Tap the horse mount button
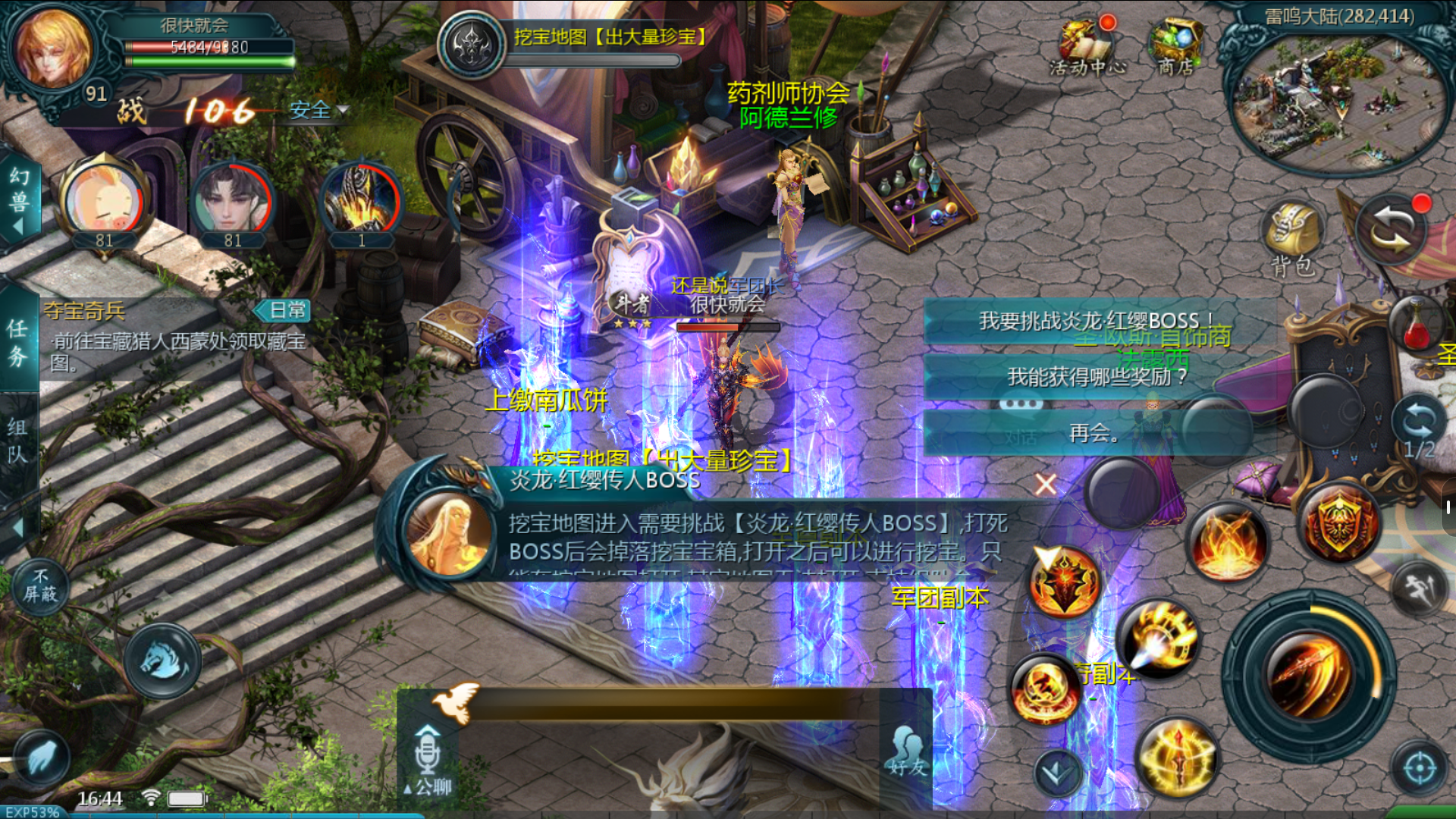This screenshot has width=1456, height=819. (162, 660)
